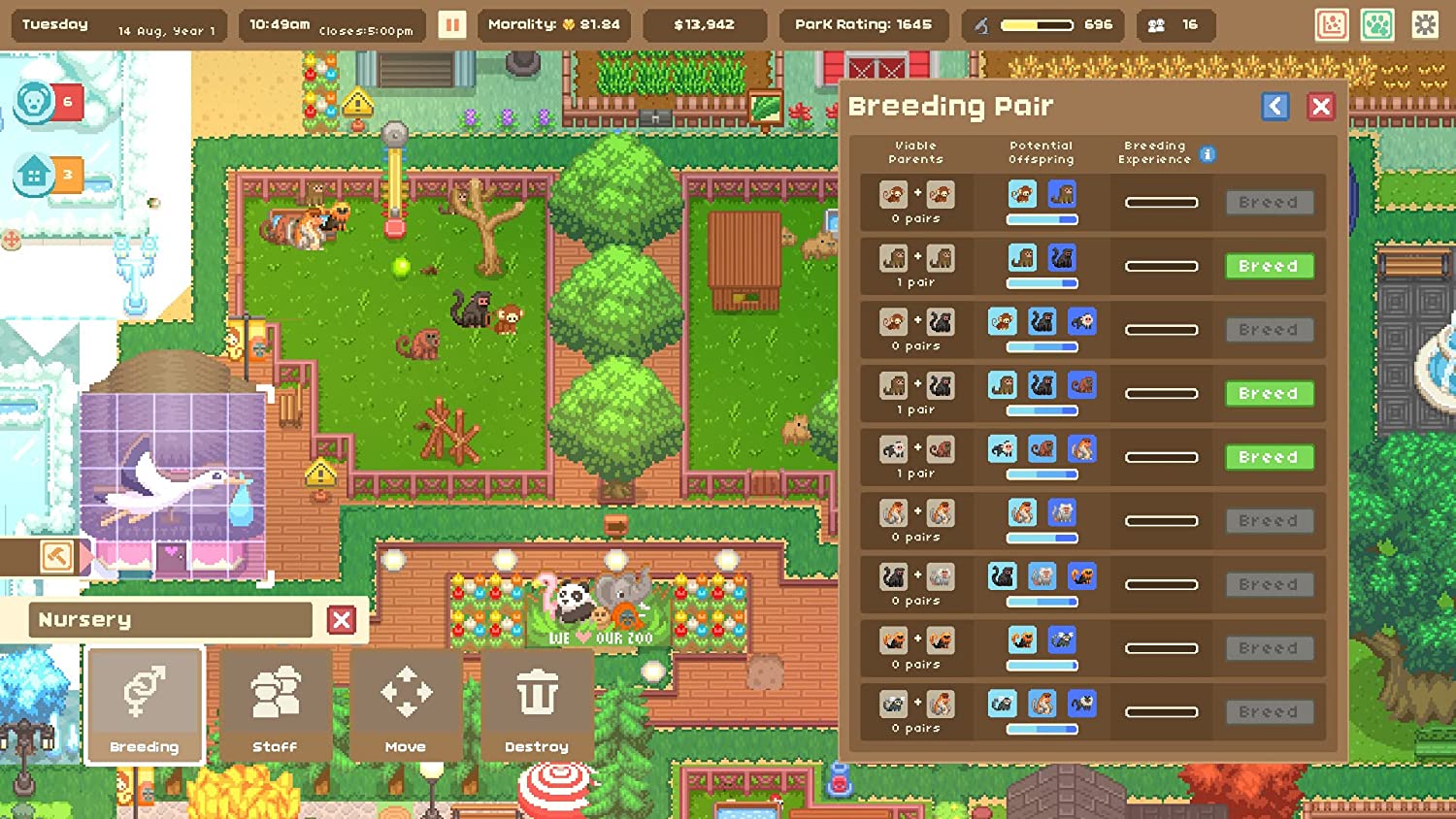
Task: Select the Destroy tool in Nursery panel
Action: 537,705
